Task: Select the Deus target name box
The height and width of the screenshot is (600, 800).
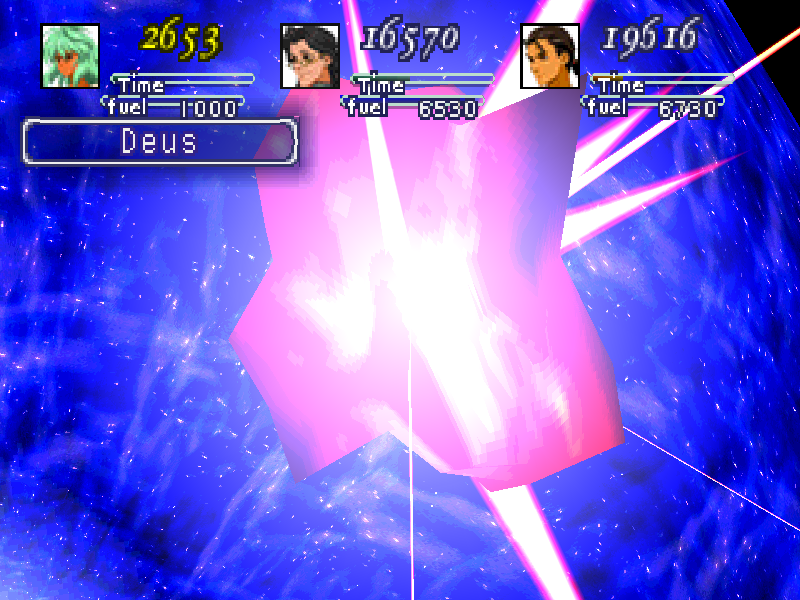Action: pyautogui.click(x=160, y=141)
